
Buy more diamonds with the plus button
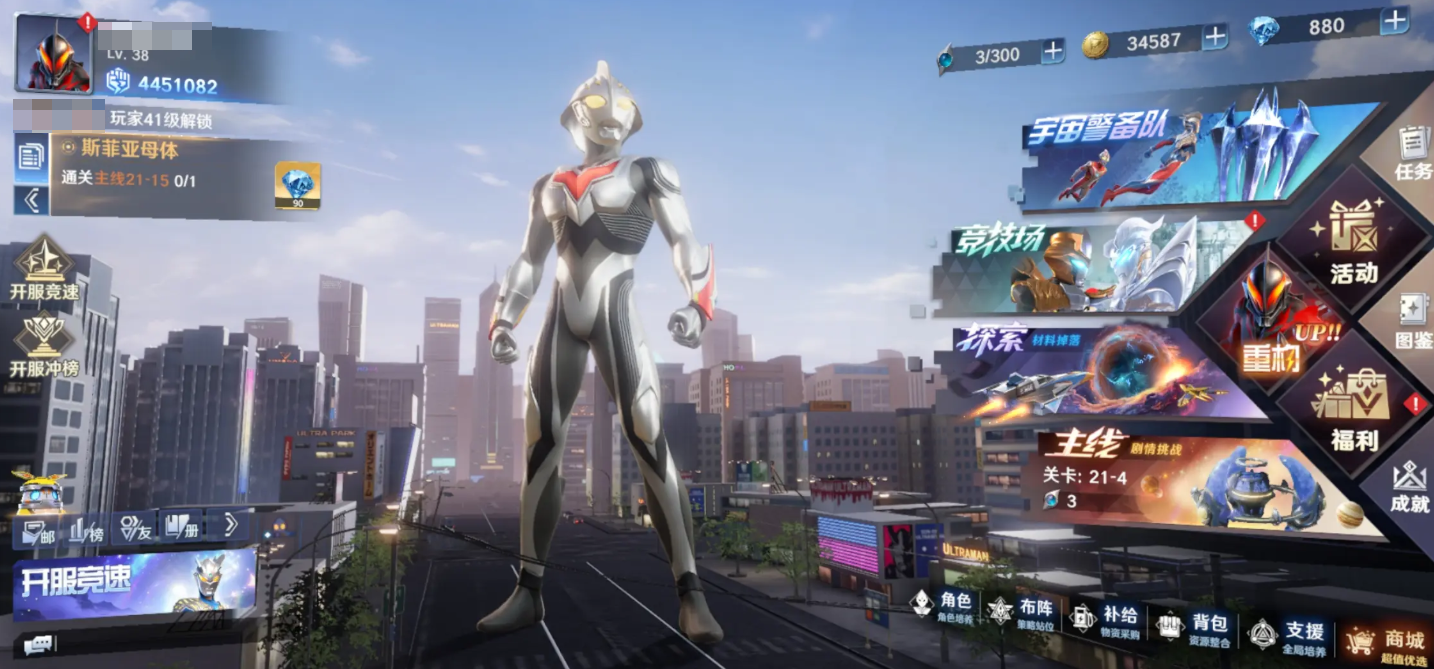pos(1394,22)
